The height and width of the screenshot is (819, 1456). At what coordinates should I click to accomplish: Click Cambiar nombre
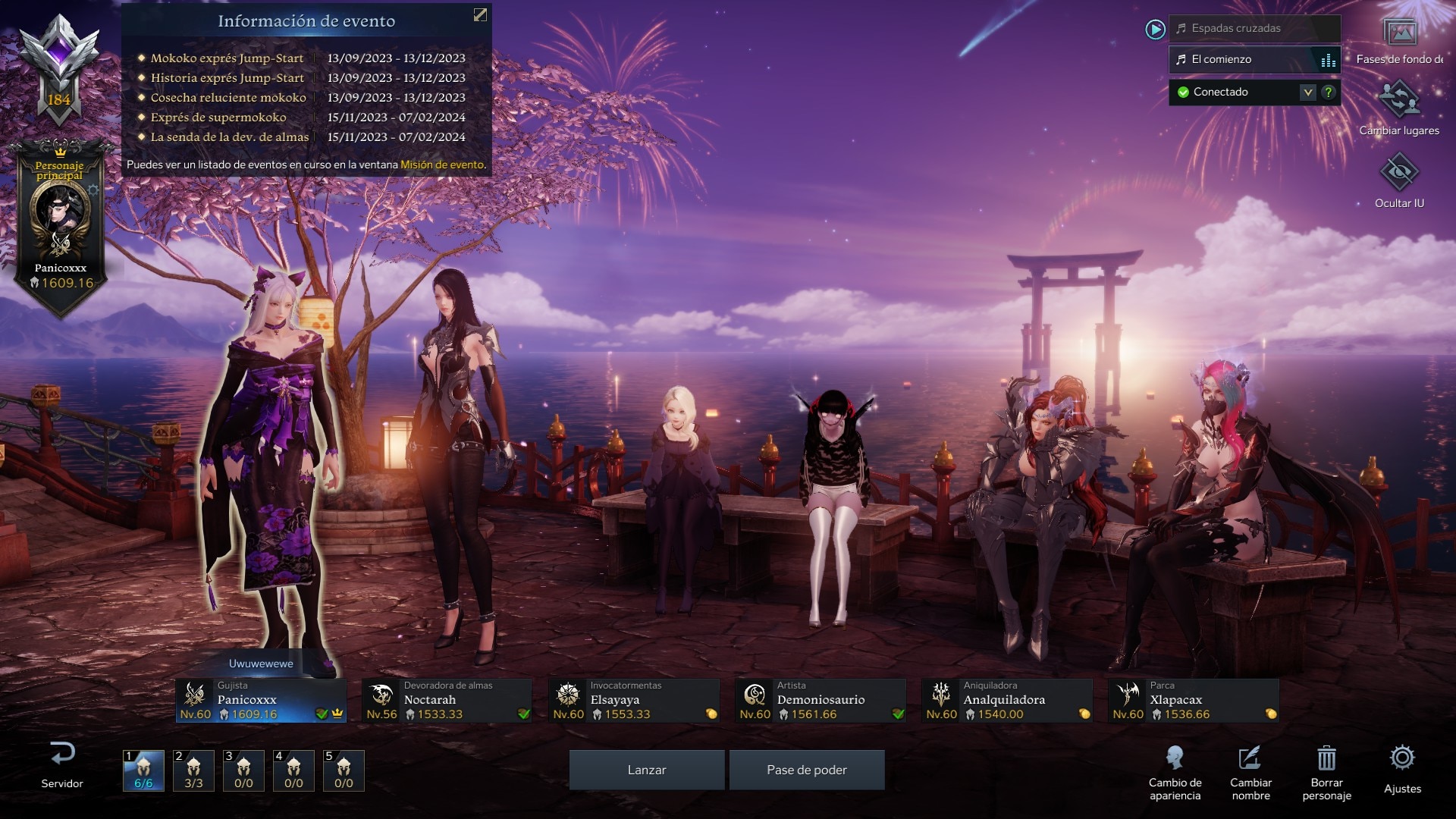[1250, 771]
